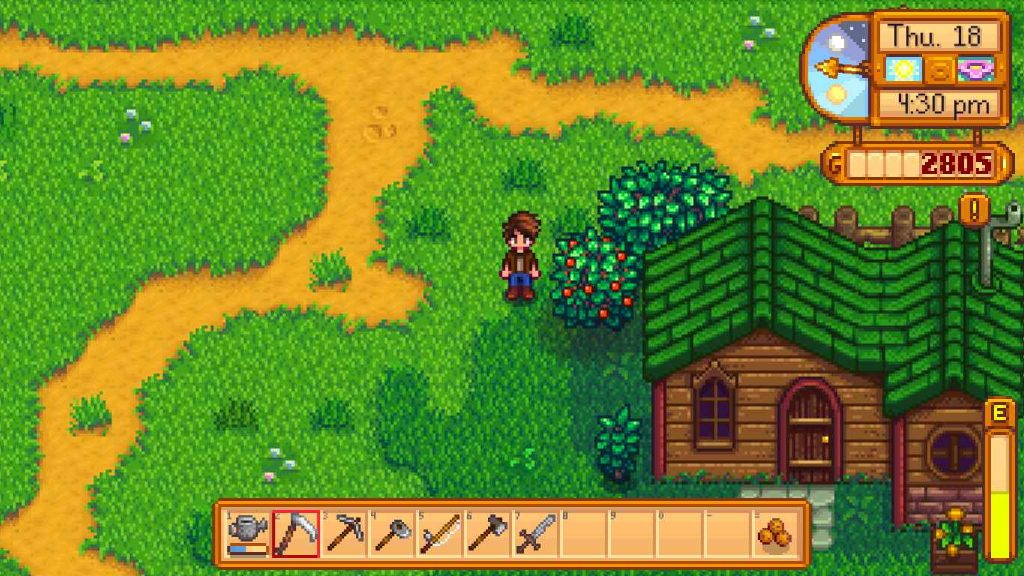
Task: Pick the fishing rod slot
Action: 440,533
